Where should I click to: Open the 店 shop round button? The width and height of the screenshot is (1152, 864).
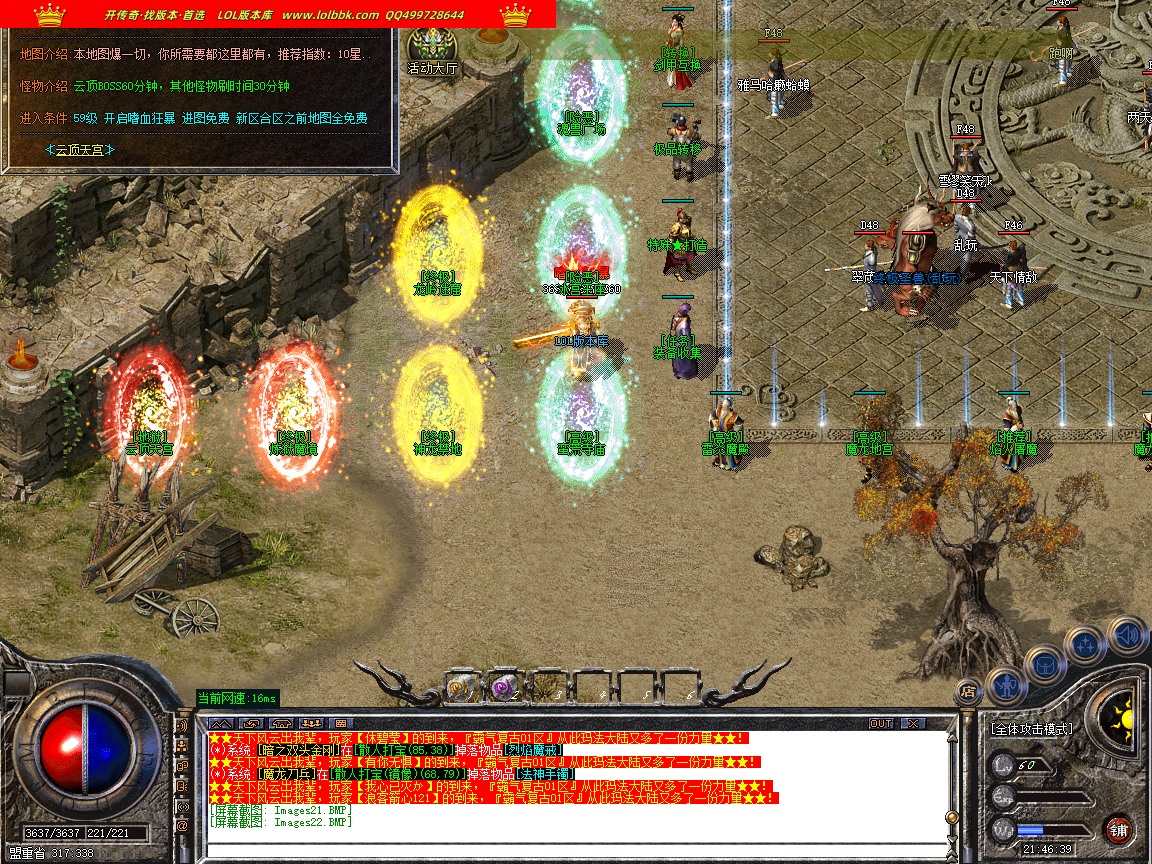(x=967, y=690)
